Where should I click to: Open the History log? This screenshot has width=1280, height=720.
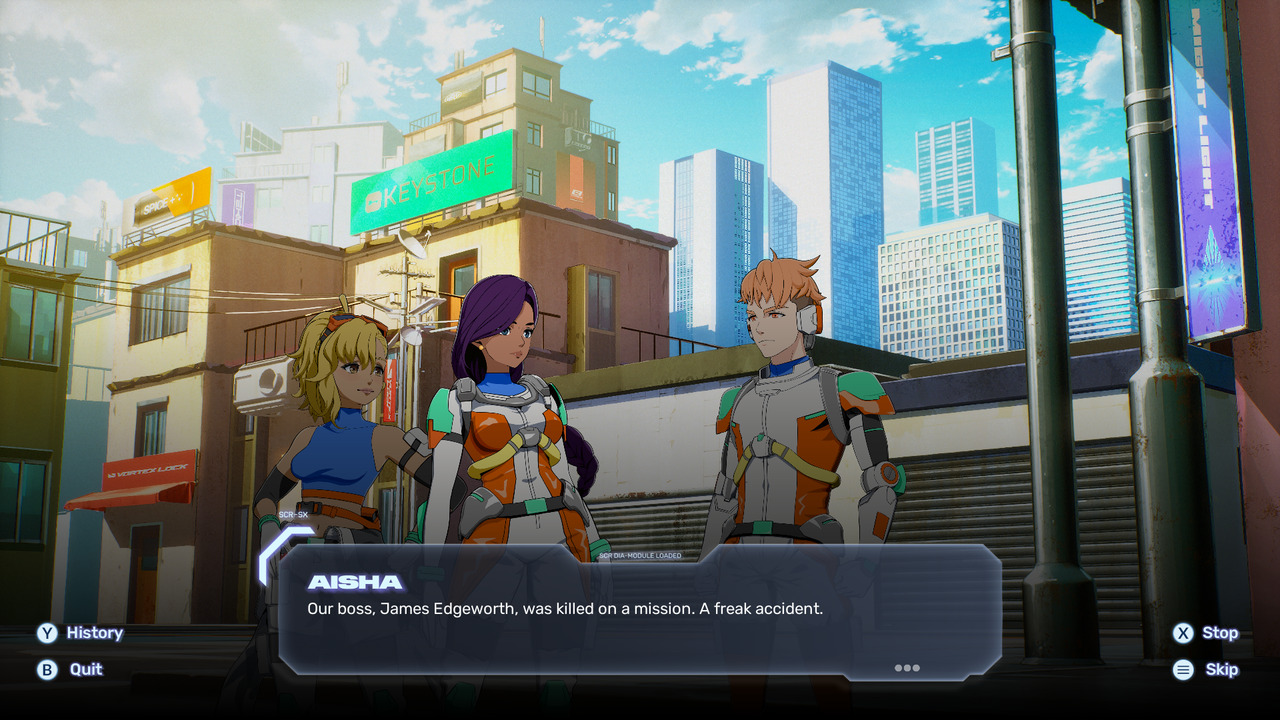click(80, 633)
